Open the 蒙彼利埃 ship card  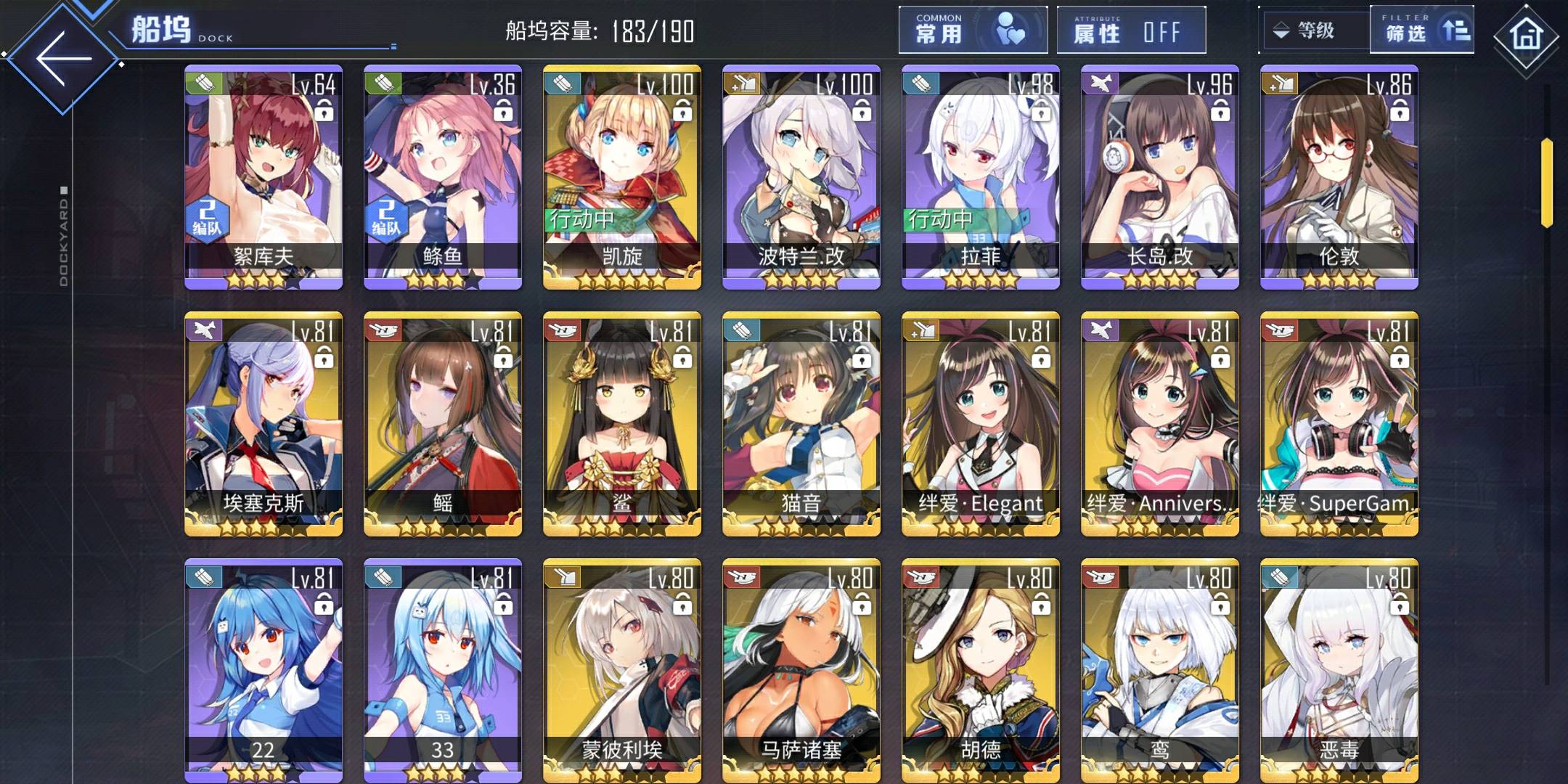622,671
